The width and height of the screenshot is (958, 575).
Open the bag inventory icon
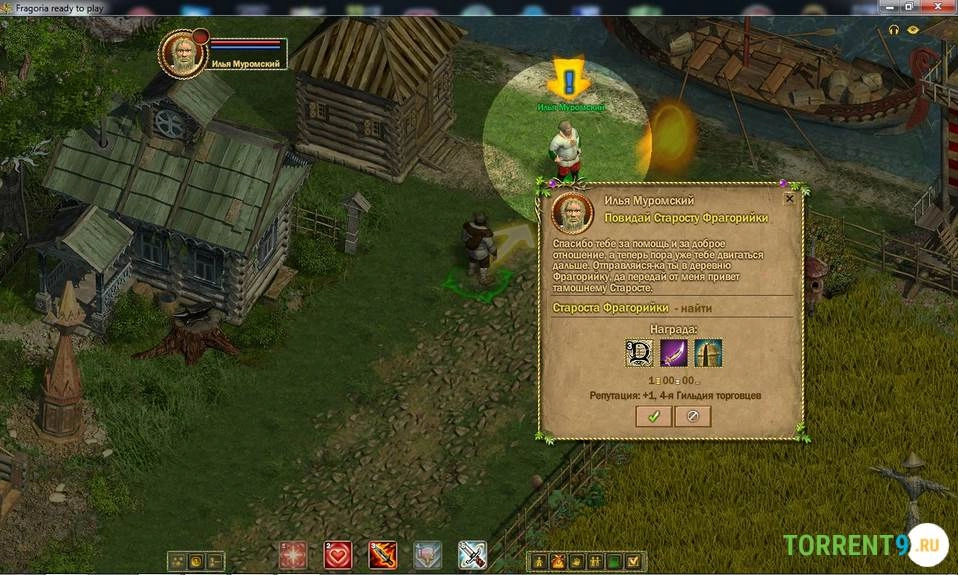[557, 561]
